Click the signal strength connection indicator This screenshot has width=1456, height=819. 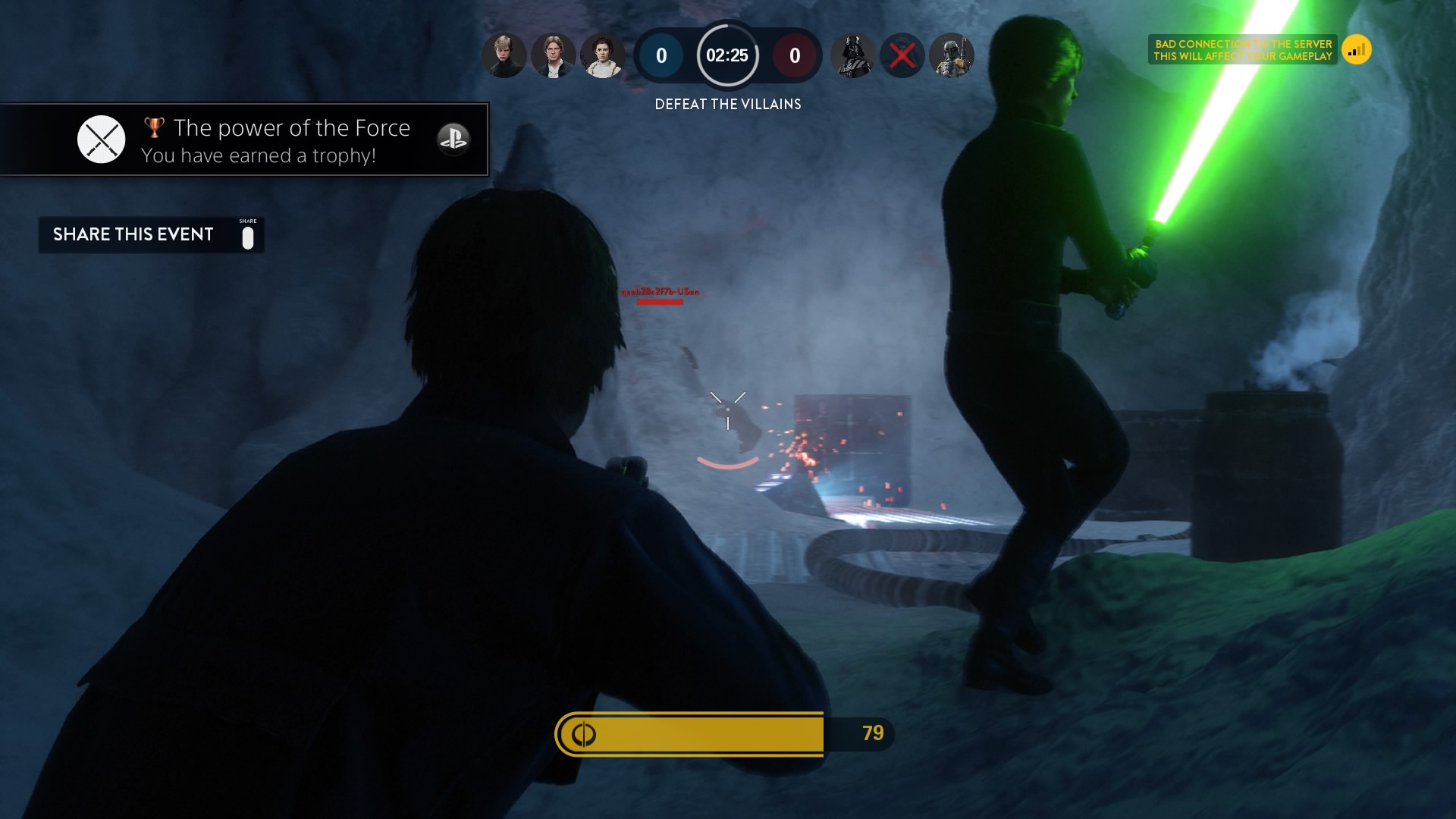point(1358,49)
